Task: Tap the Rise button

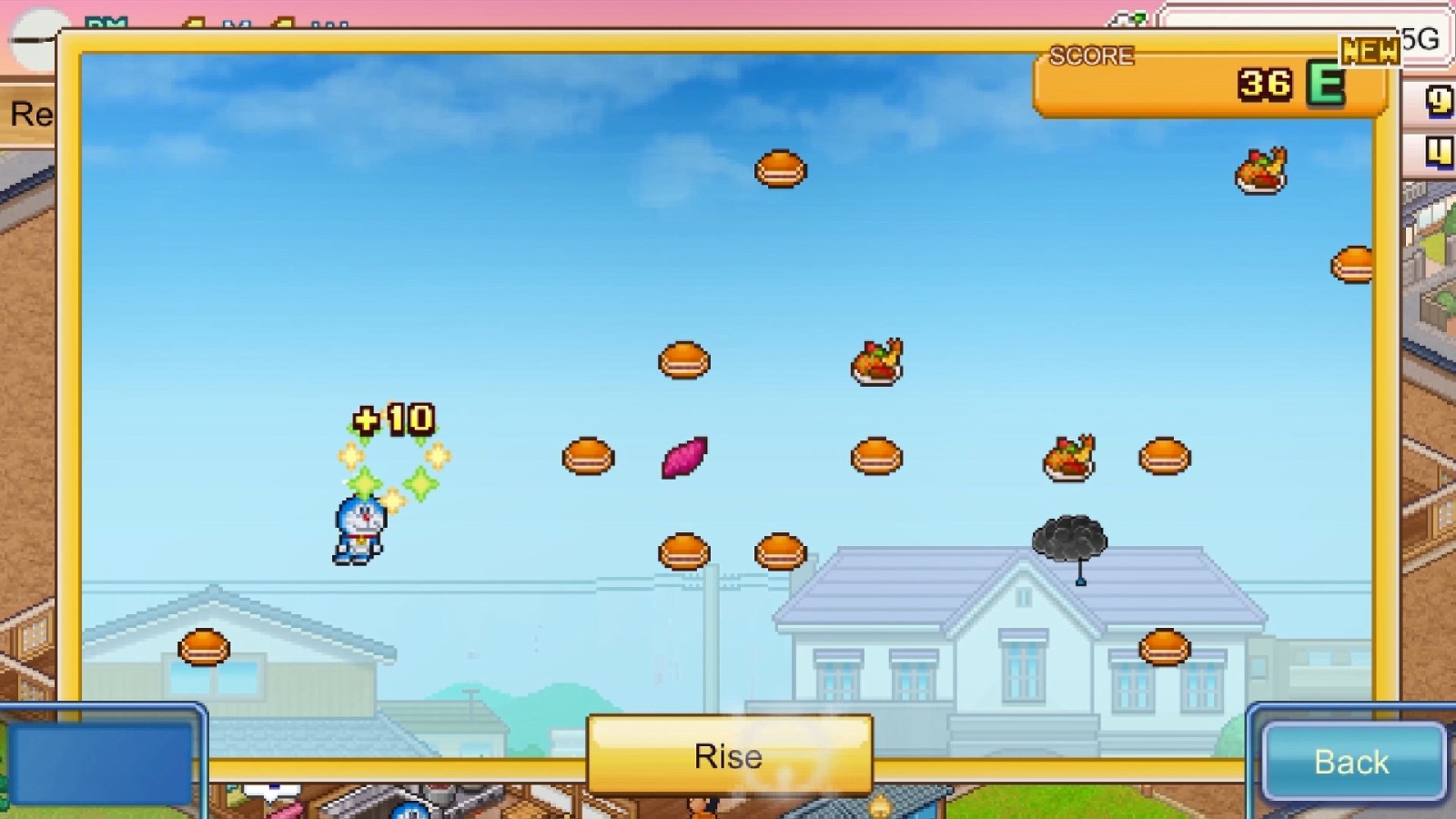Action: click(x=729, y=755)
